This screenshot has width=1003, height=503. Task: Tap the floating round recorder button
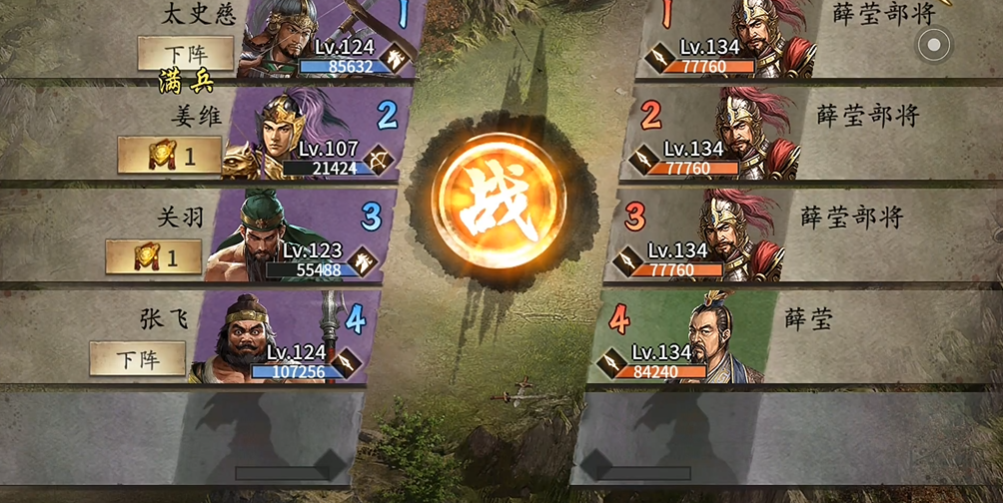(934, 44)
